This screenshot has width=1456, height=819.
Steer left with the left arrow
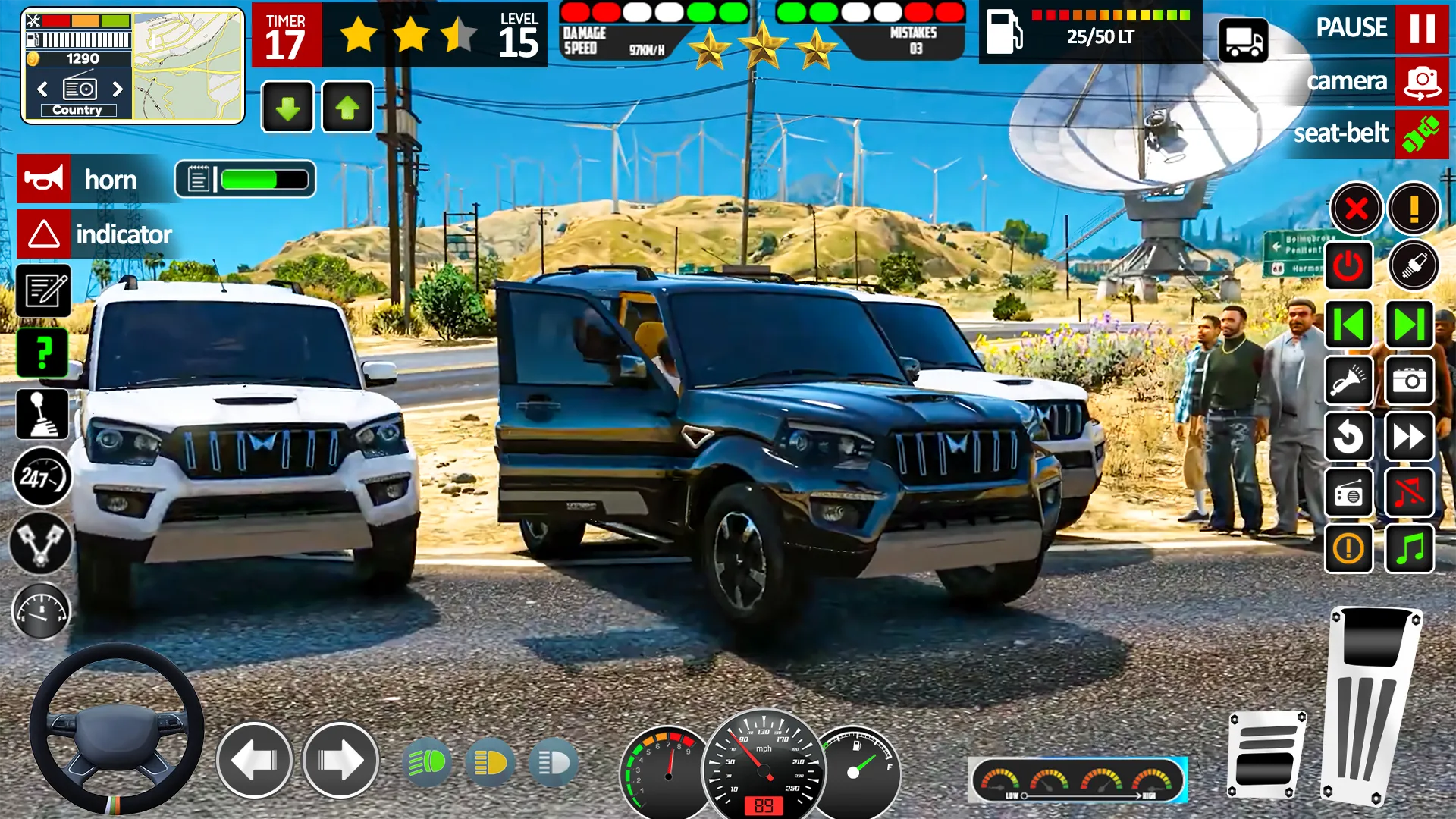tap(254, 760)
